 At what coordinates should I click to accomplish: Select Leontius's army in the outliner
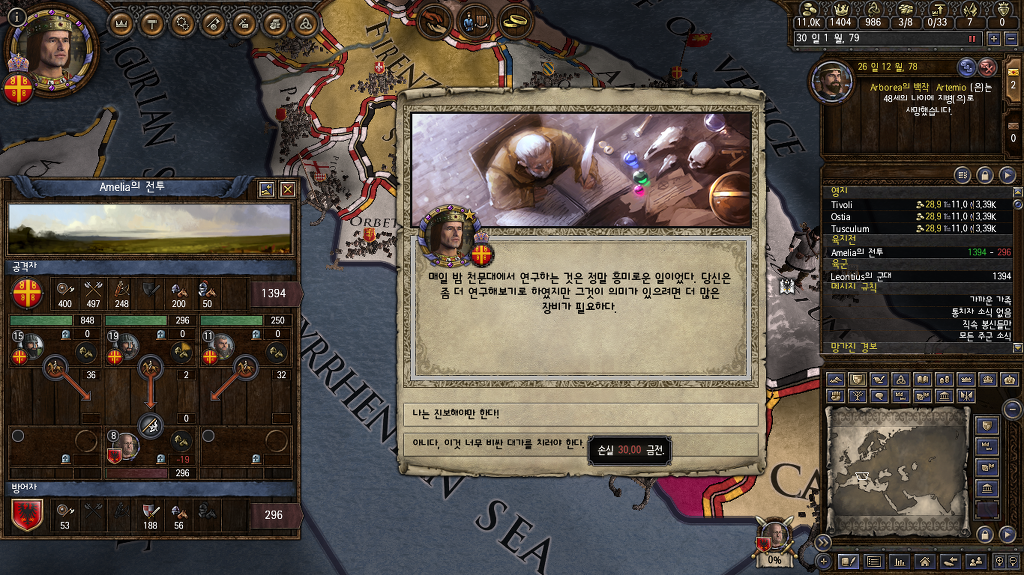[860, 276]
